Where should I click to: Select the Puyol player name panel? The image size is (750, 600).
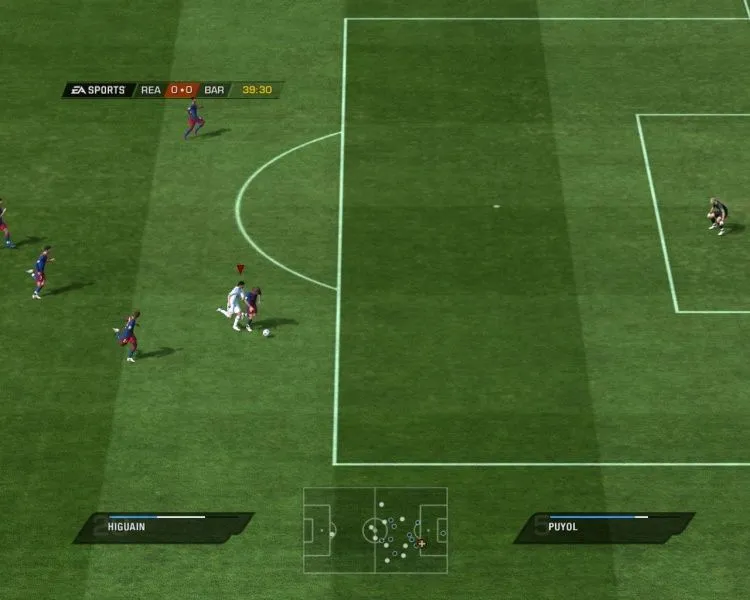point(604,527)
